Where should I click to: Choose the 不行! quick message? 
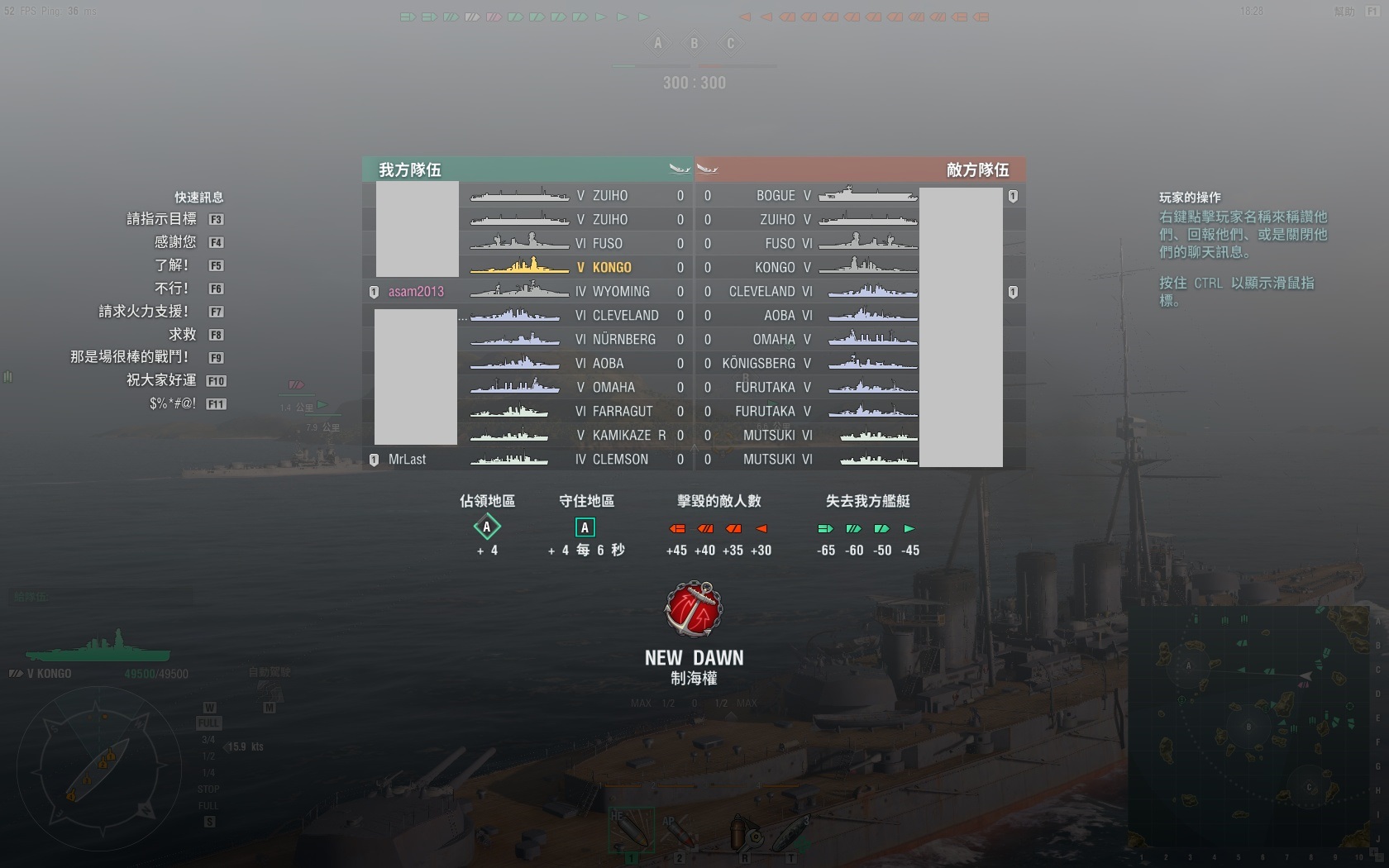click(172, 289)
